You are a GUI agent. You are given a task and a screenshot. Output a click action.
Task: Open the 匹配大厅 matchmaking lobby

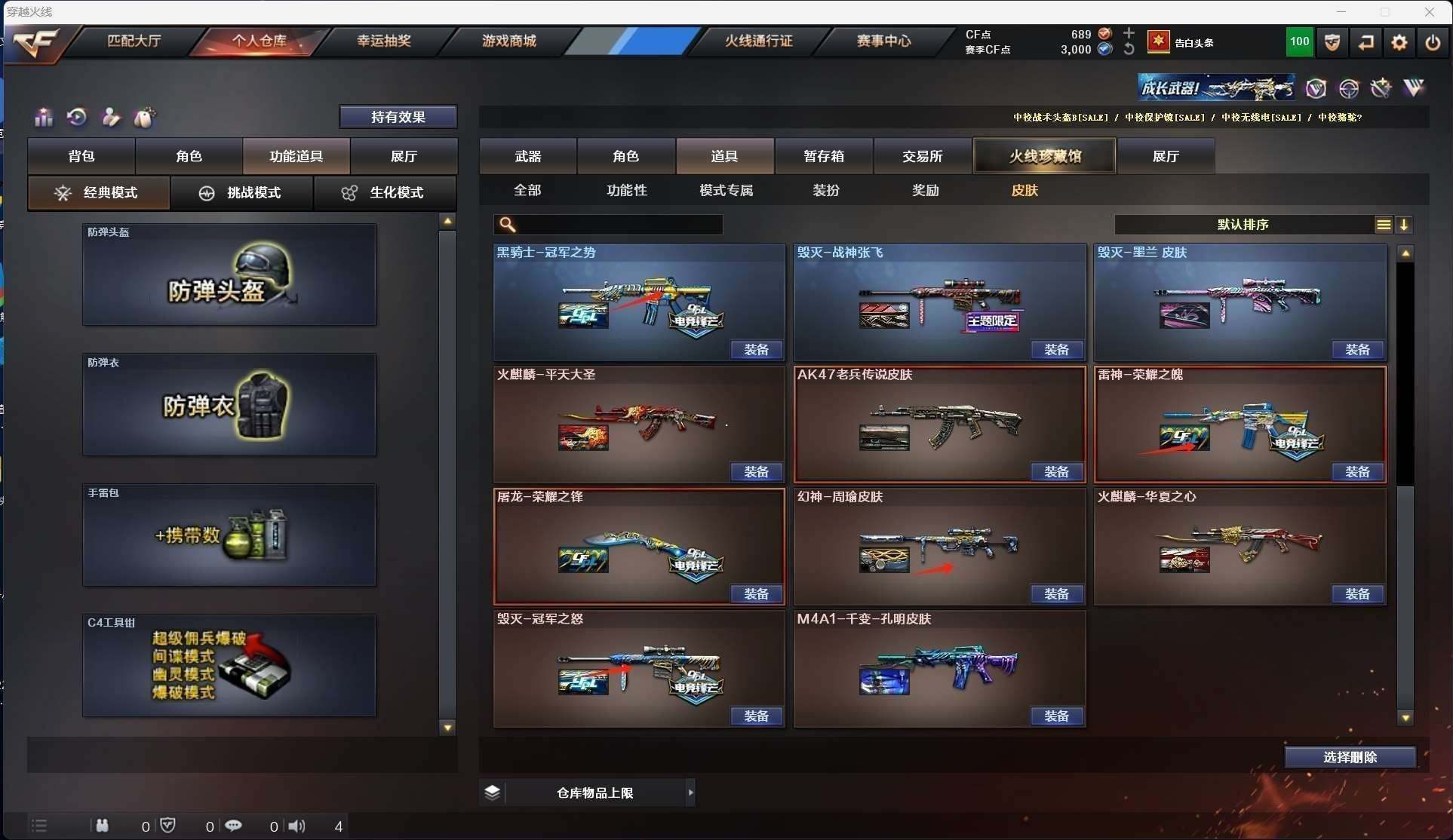coord(134,41)
